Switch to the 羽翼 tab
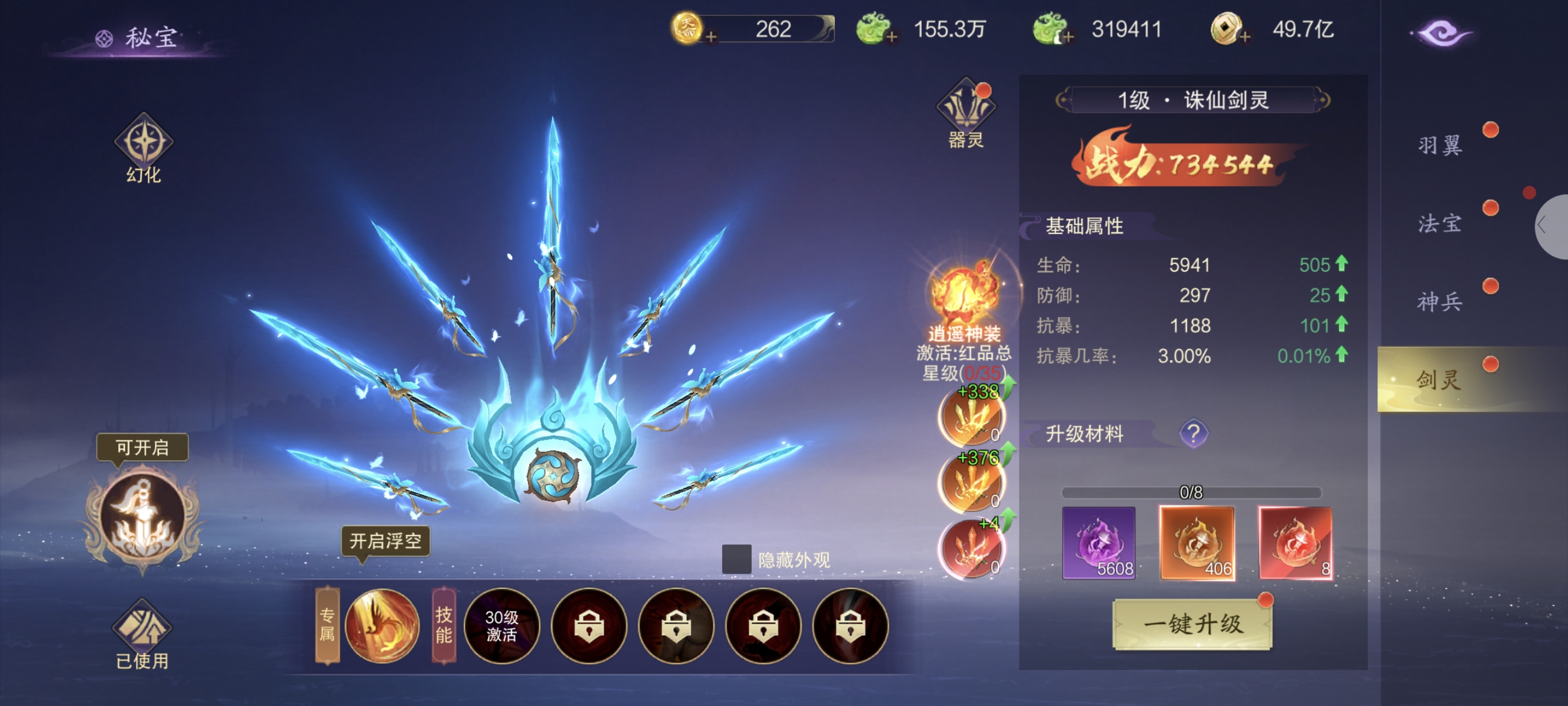1568x706 pixels. coord(1440,145)
